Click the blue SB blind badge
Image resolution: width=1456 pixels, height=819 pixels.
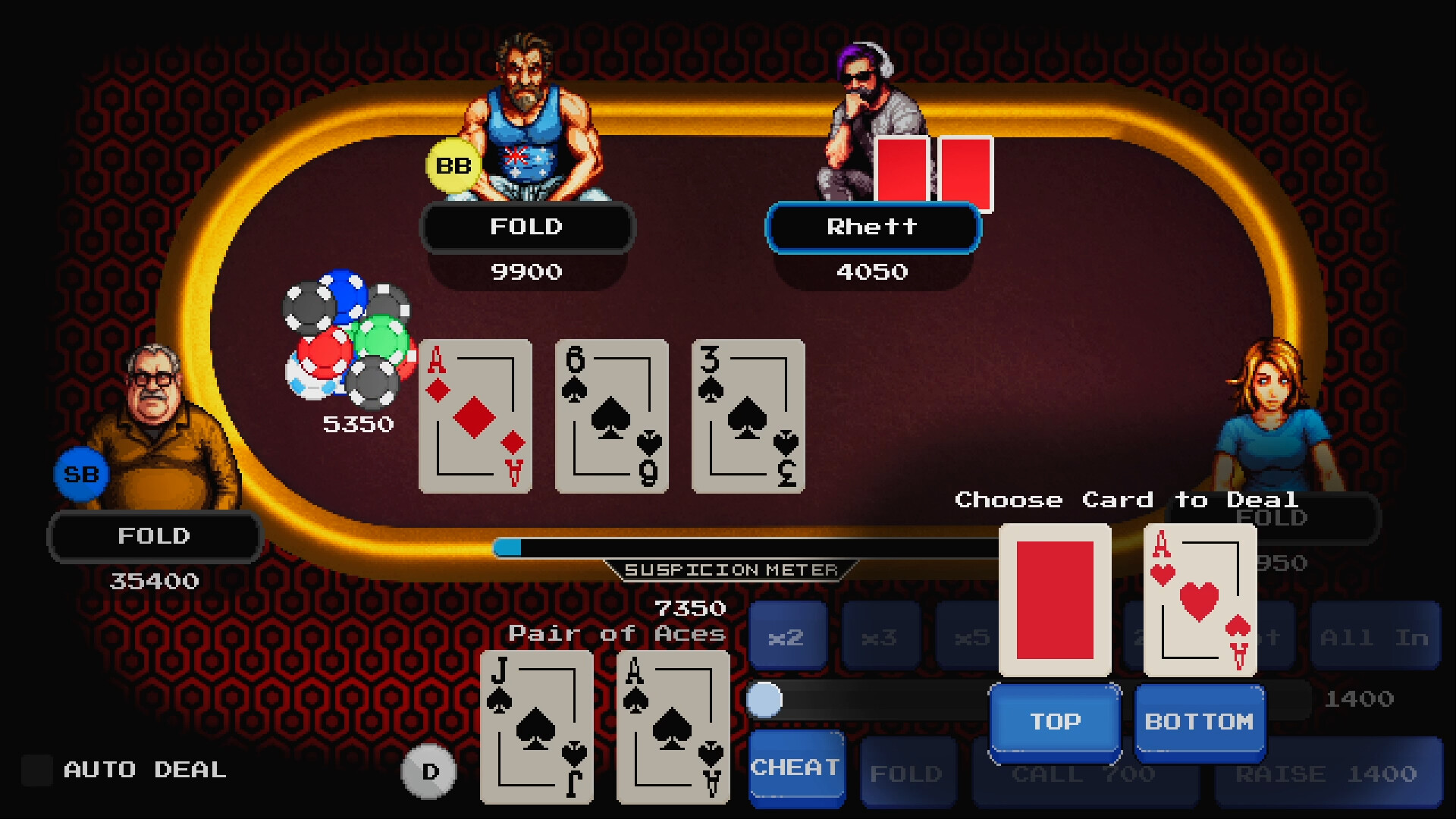click(81, 472)
